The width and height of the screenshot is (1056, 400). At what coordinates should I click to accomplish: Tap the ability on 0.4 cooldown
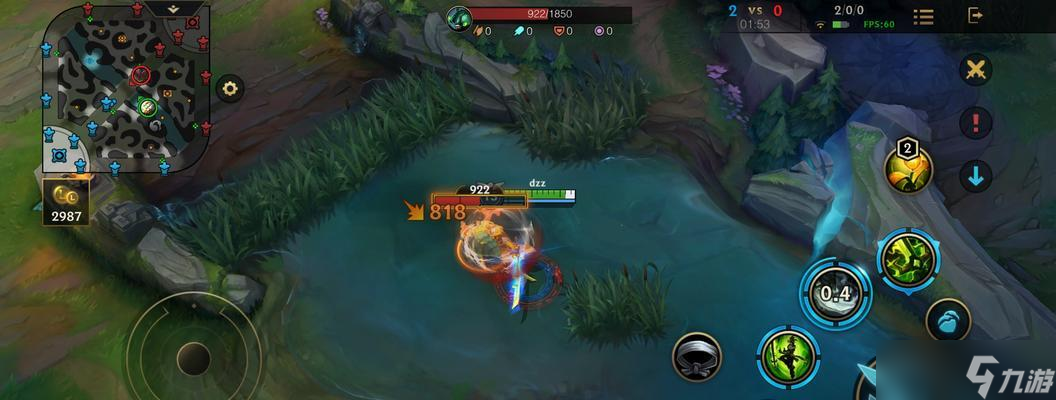pos(834,293)
